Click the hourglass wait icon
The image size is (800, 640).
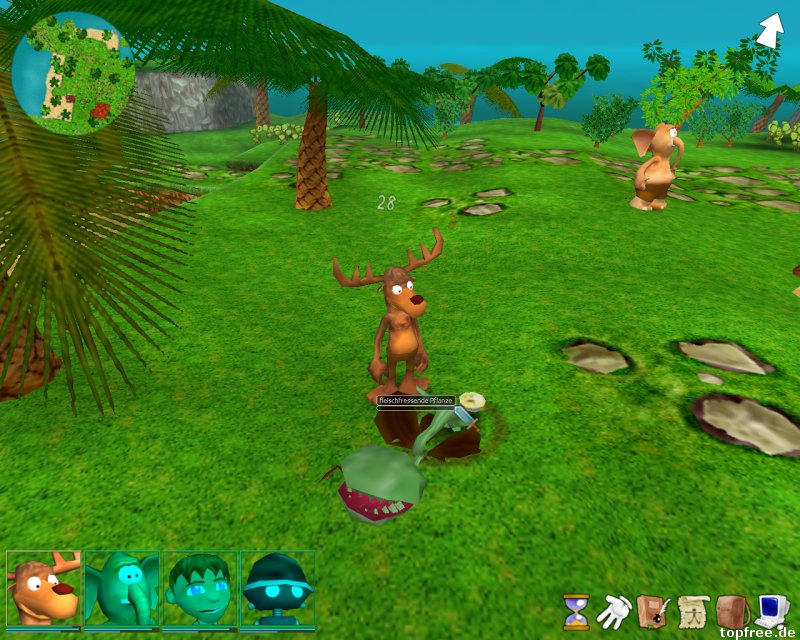tap(576, 610)
